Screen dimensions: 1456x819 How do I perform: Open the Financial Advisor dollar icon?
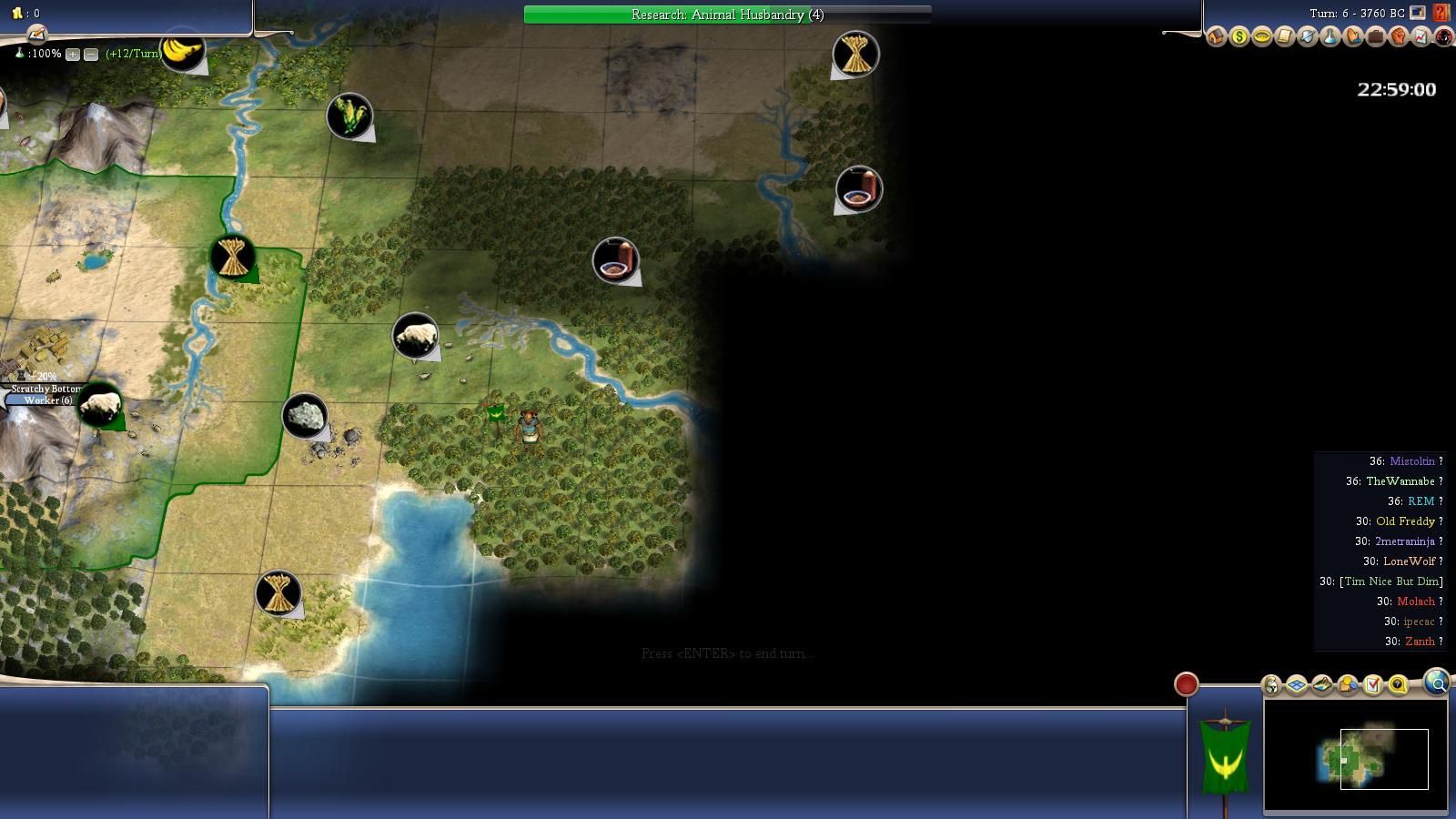pyautogui.click(x=1239, y=37)
